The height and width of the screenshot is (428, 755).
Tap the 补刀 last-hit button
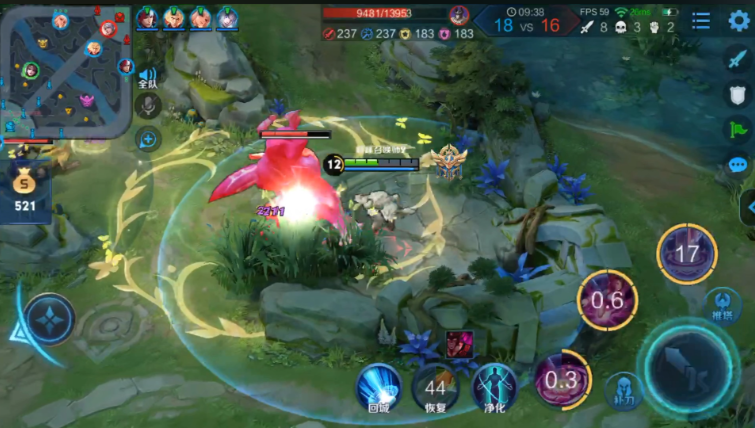625,391
